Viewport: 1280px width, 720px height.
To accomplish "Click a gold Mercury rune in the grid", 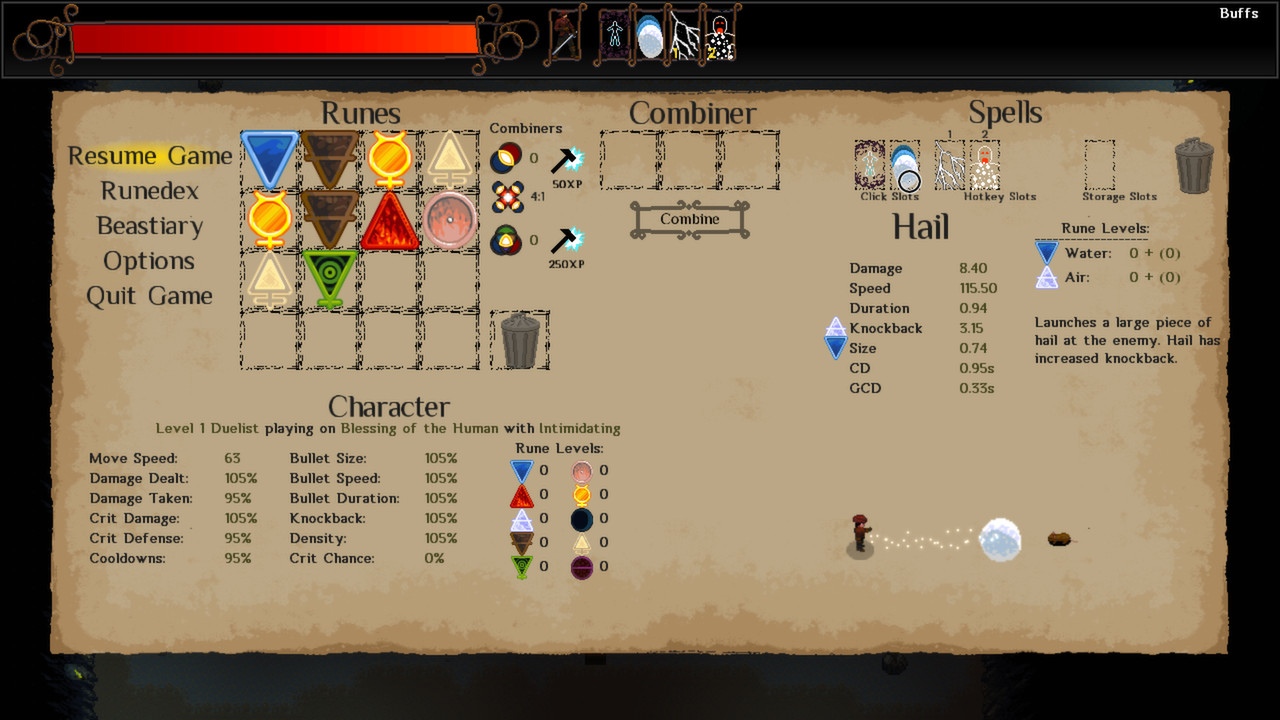I will [x=388, y=158].
